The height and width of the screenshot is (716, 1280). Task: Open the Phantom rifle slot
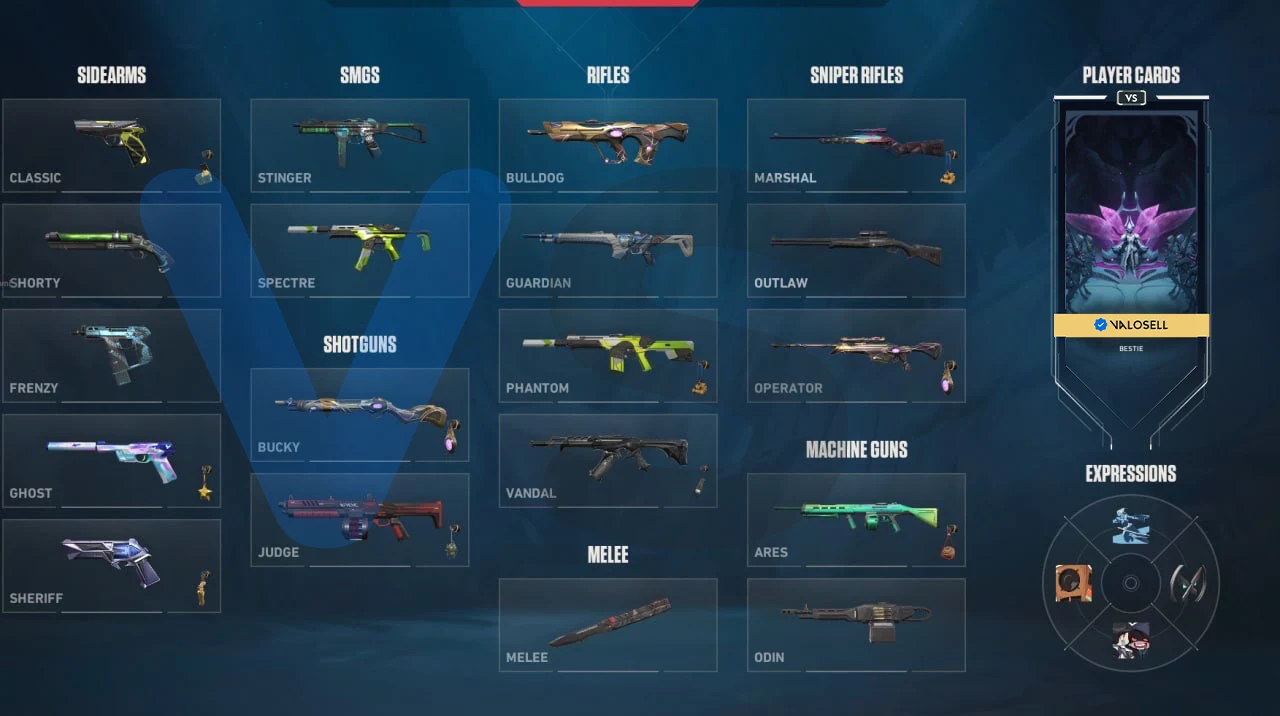608,355
